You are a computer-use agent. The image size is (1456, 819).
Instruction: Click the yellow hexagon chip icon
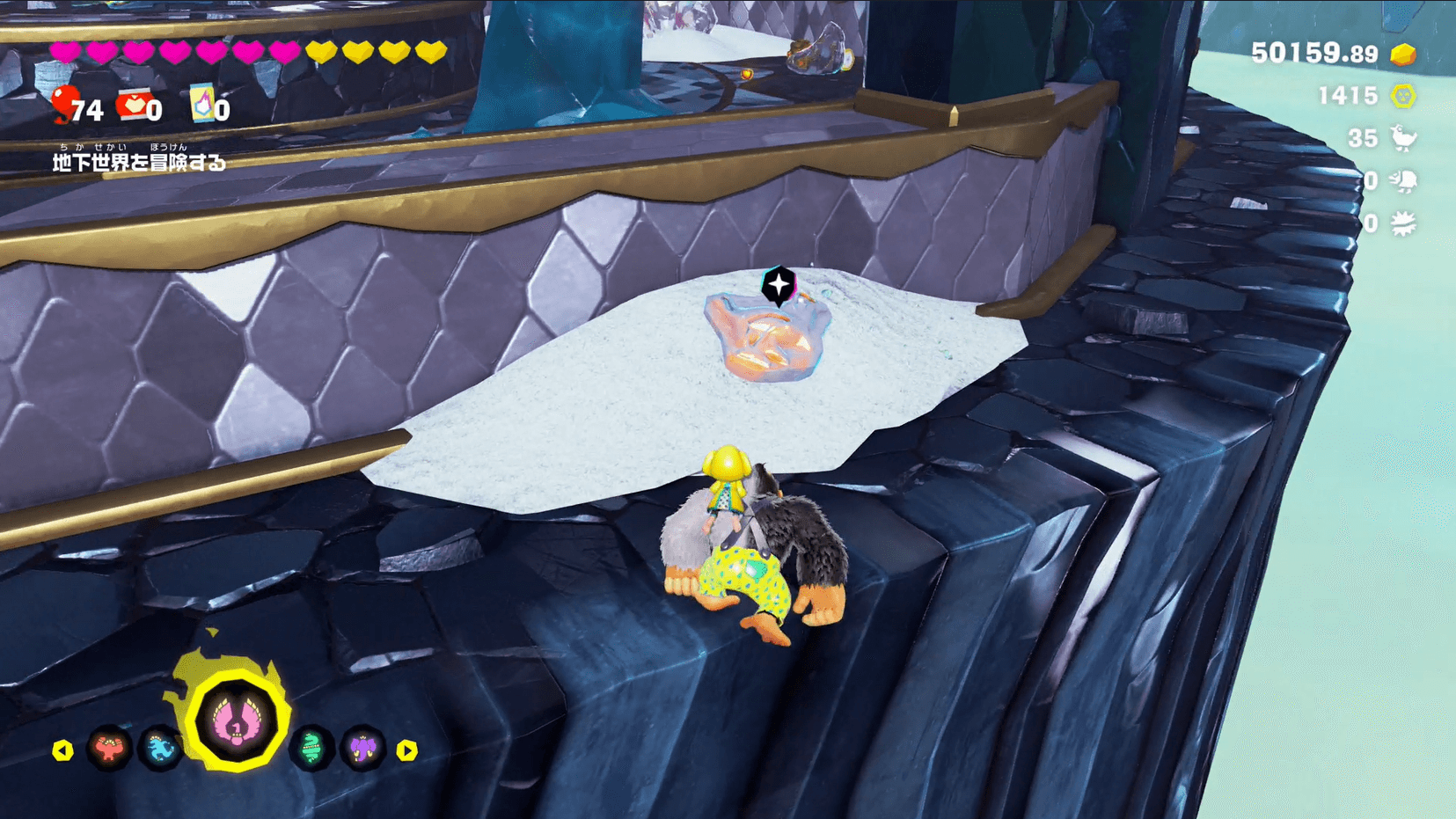pos(1403,96)
